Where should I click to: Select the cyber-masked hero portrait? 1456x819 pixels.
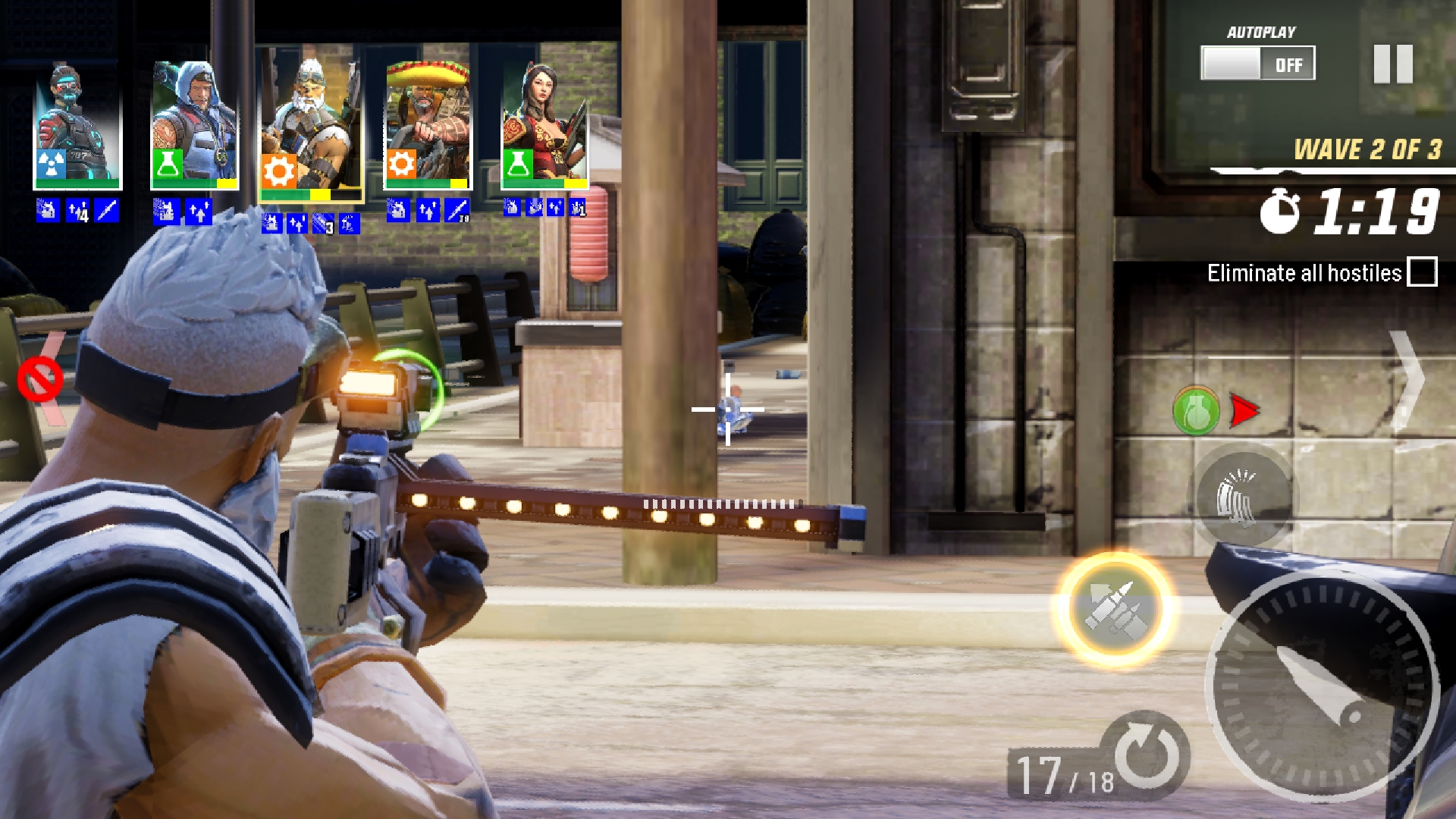[x=77, y=127]
